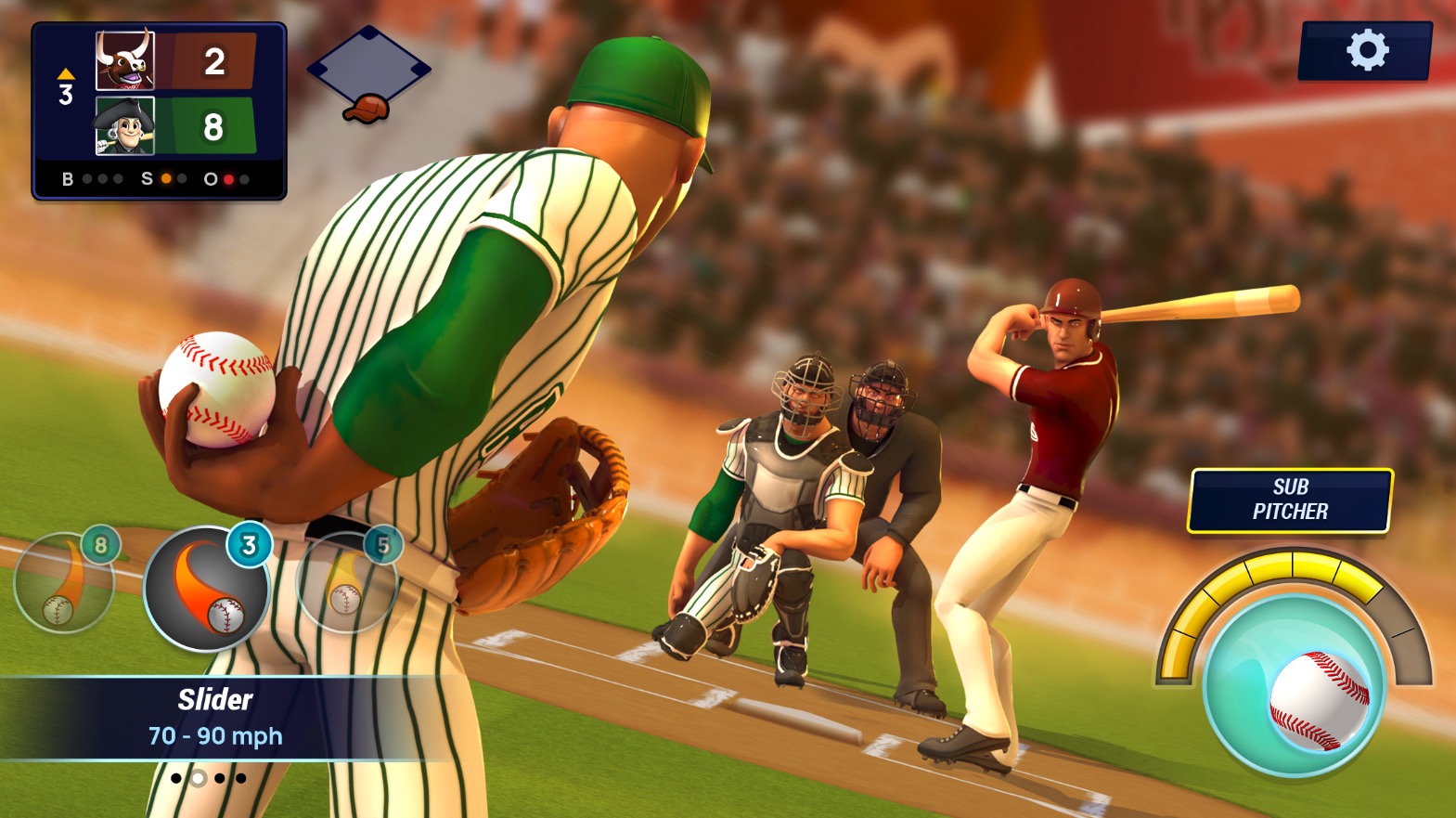The height and width of the screenshot is (818, 1456).
Task: Select the third pitch carousel page dot
Action: 220,779
